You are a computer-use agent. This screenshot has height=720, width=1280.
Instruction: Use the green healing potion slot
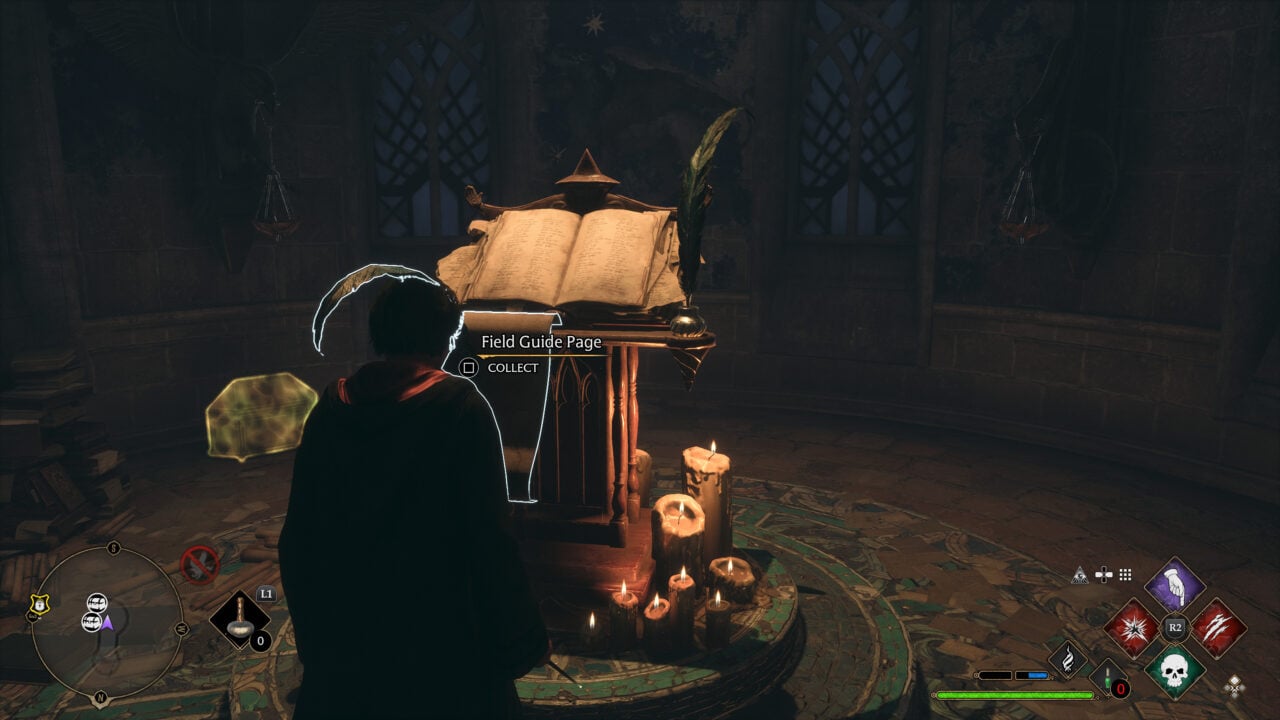point(1108,678)
